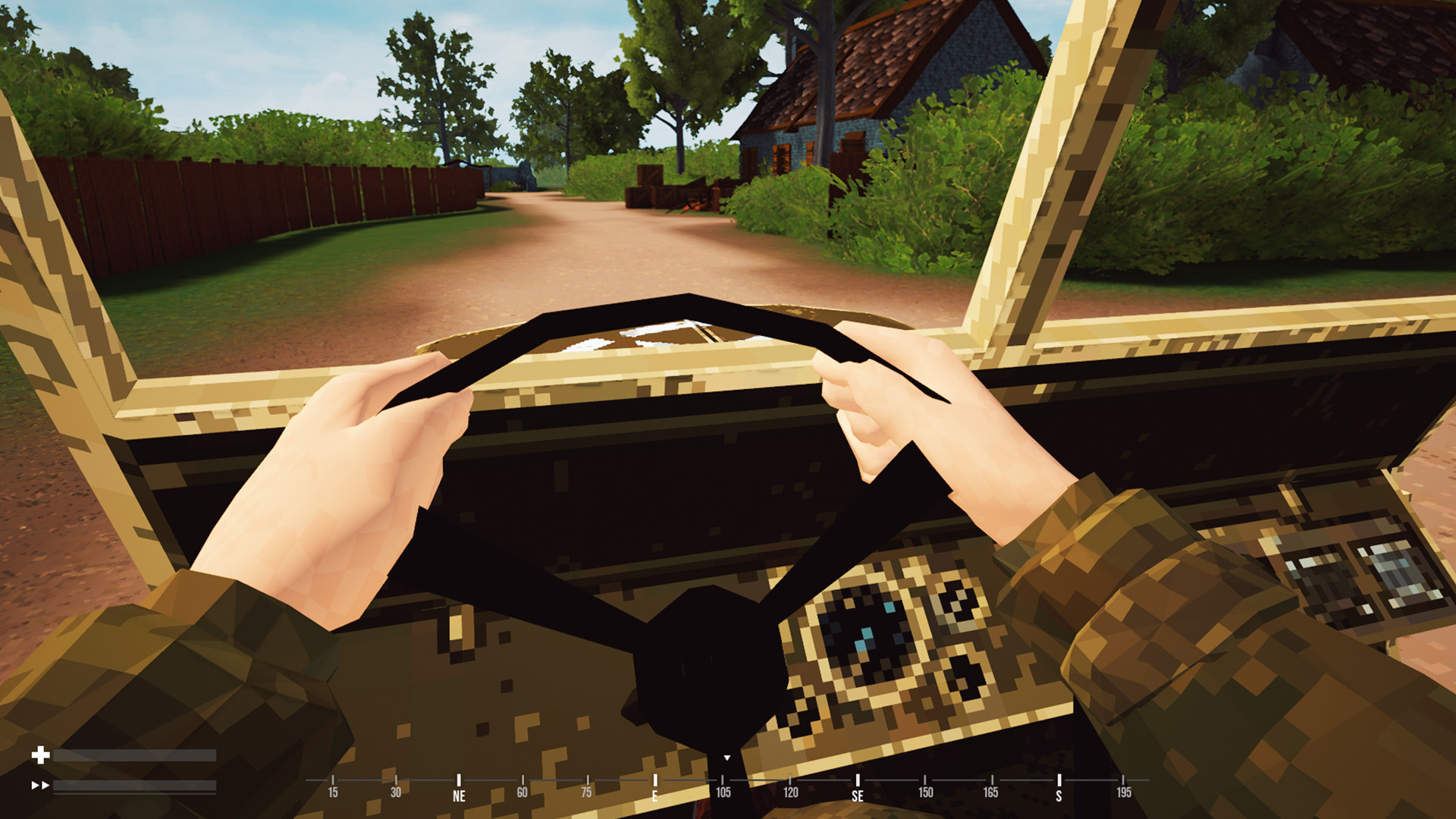Select the SE heading marker

[858, 793]
